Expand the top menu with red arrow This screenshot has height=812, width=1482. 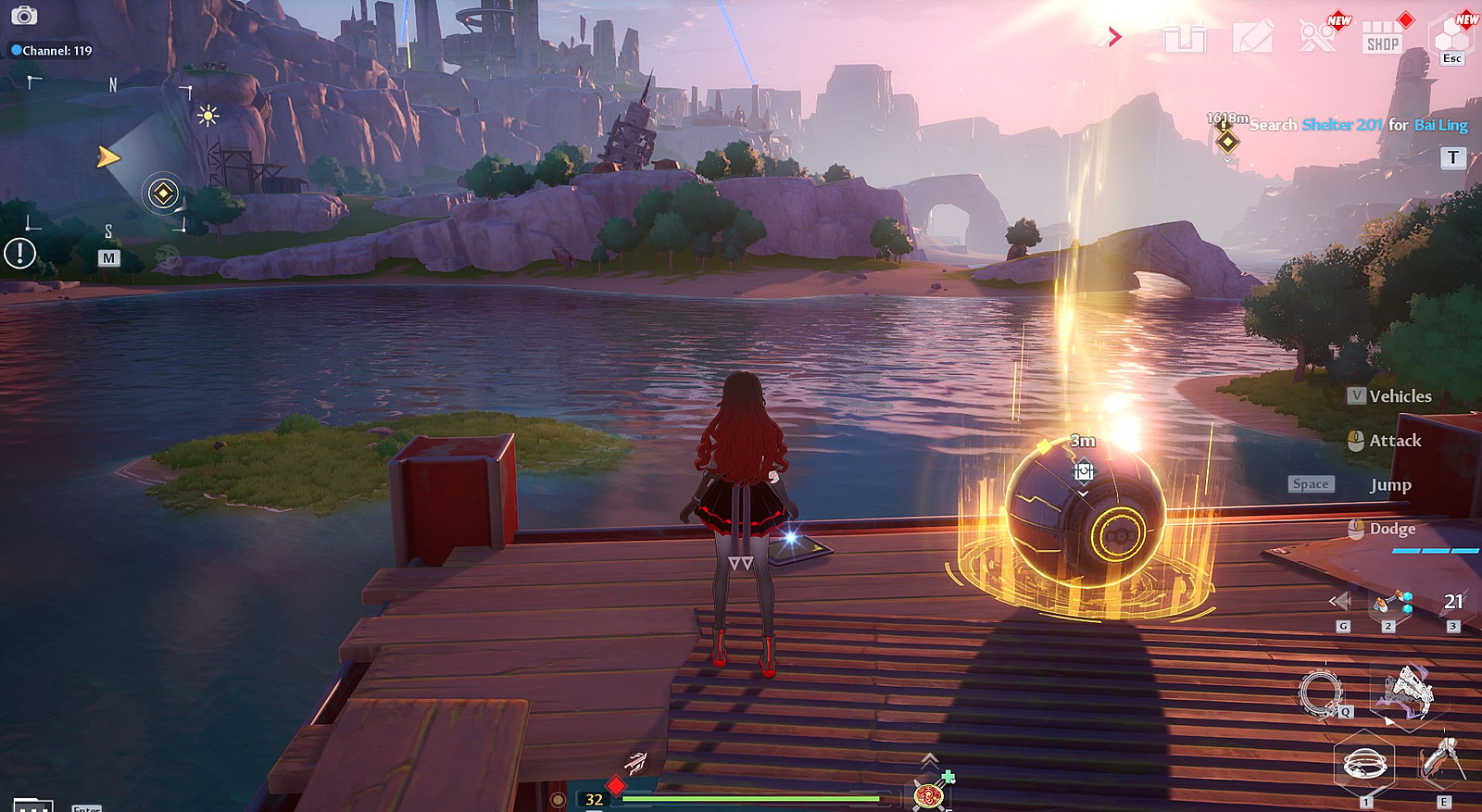coord(1115,37)
